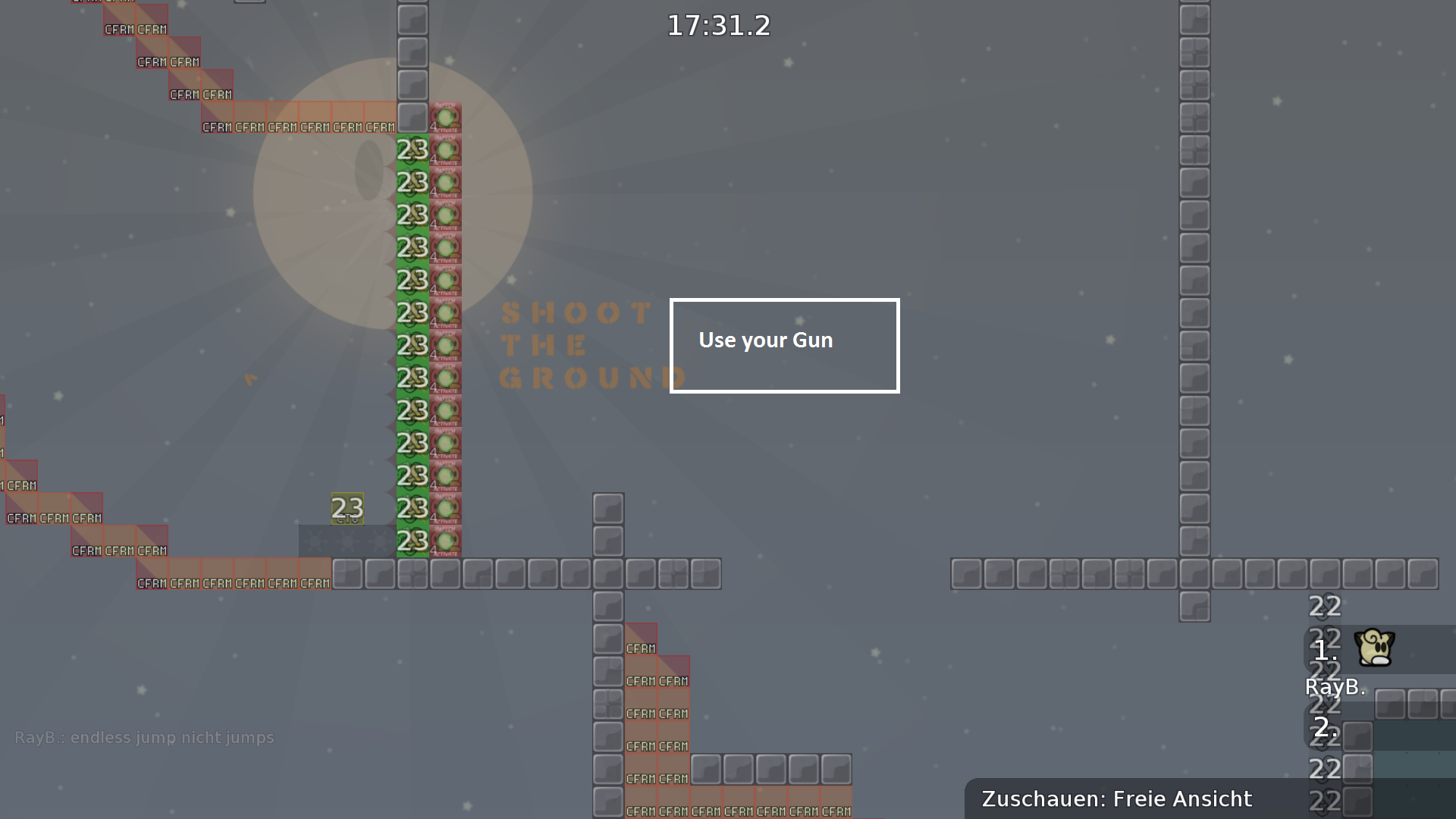Viewport: 1456px width, 819px height.
Task: Click a CFRM block on the staircase
Action: (184, 94)
